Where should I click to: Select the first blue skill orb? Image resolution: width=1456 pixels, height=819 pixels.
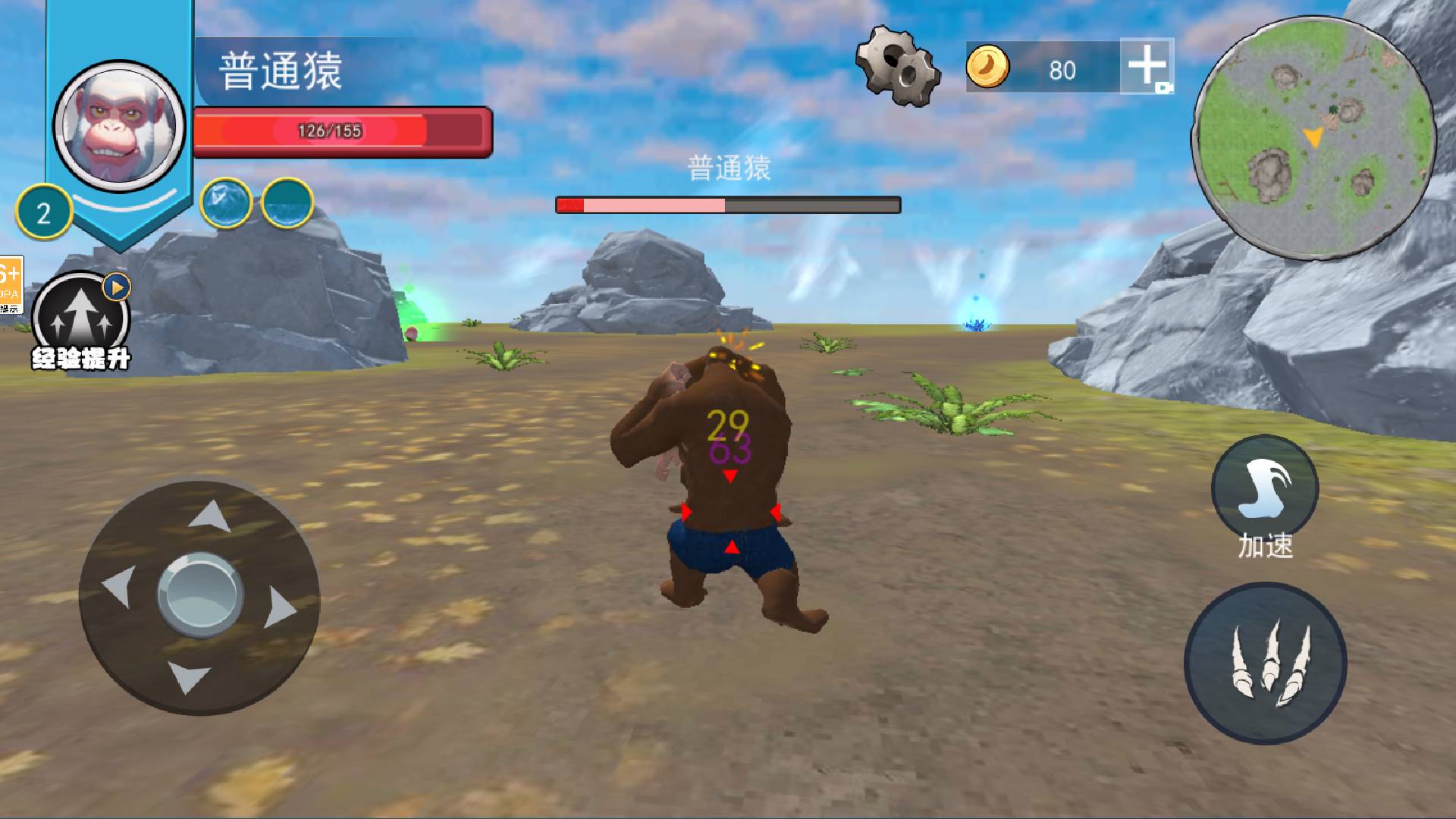coord(226,203)
